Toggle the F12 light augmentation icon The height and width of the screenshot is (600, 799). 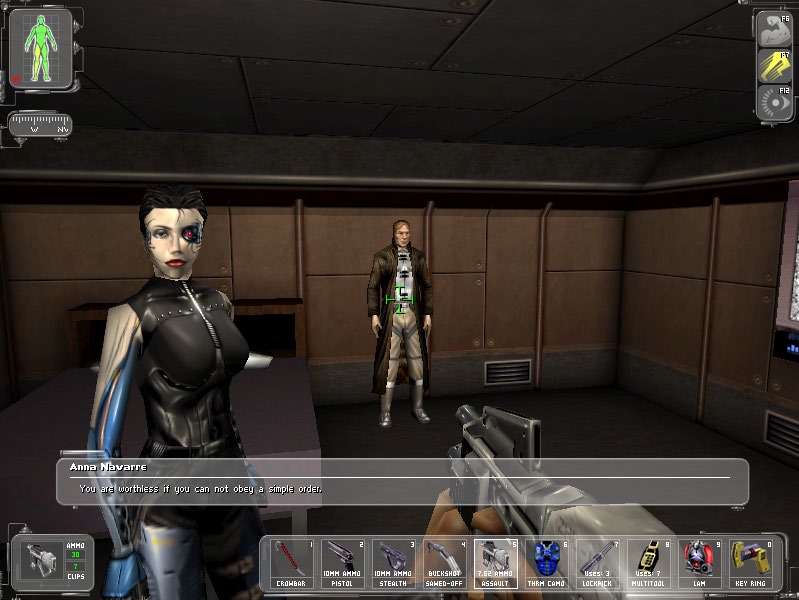click(773, 102)
